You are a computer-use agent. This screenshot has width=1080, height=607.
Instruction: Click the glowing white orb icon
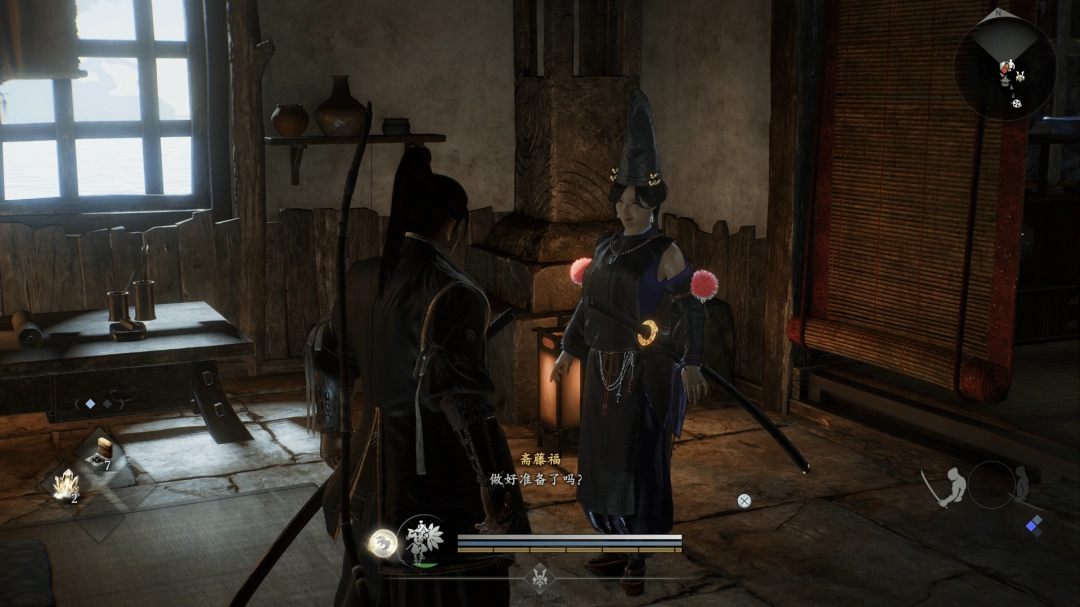[x=381, y=543]
